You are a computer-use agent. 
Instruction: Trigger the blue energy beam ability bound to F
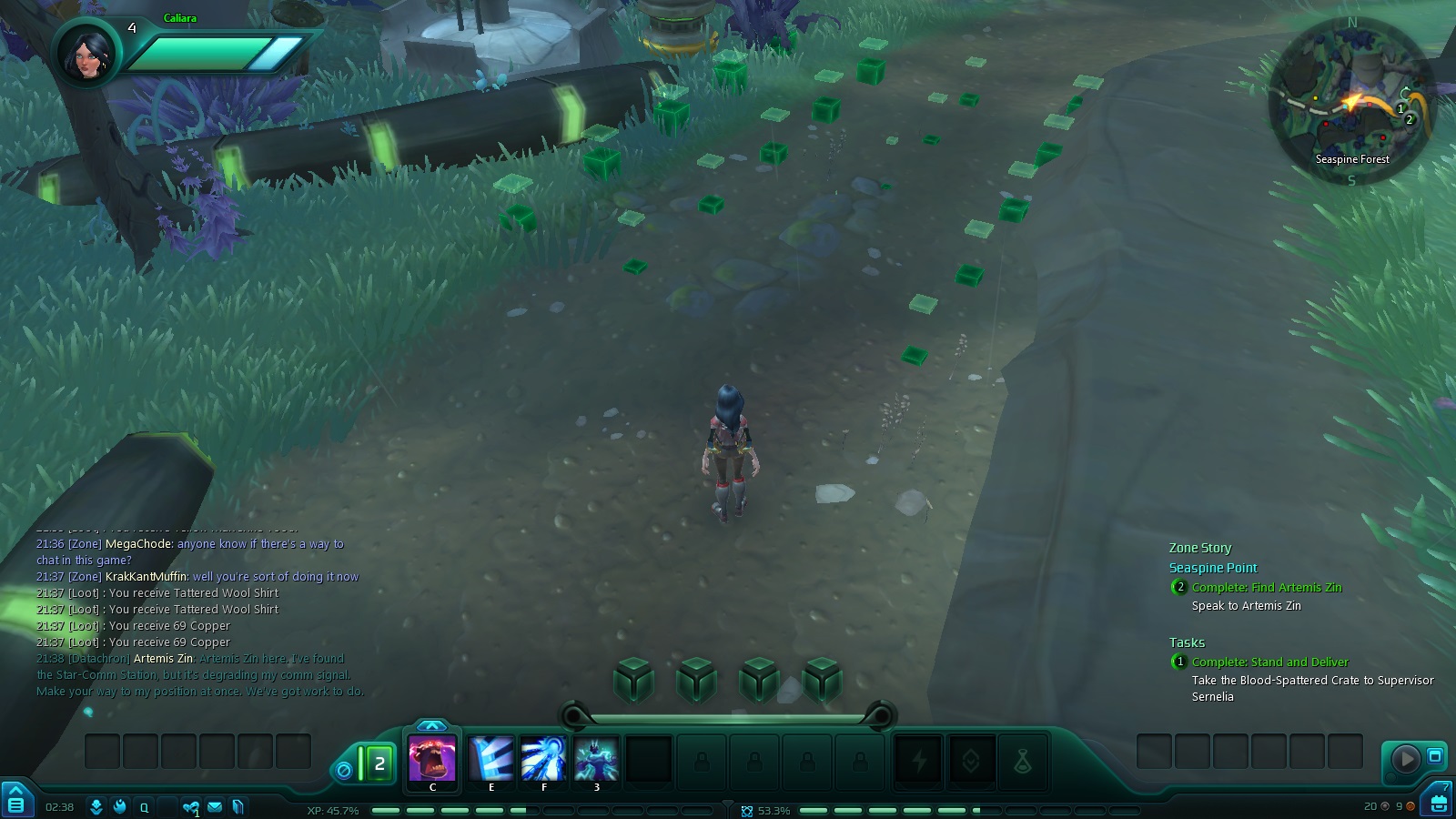point(543,759)
